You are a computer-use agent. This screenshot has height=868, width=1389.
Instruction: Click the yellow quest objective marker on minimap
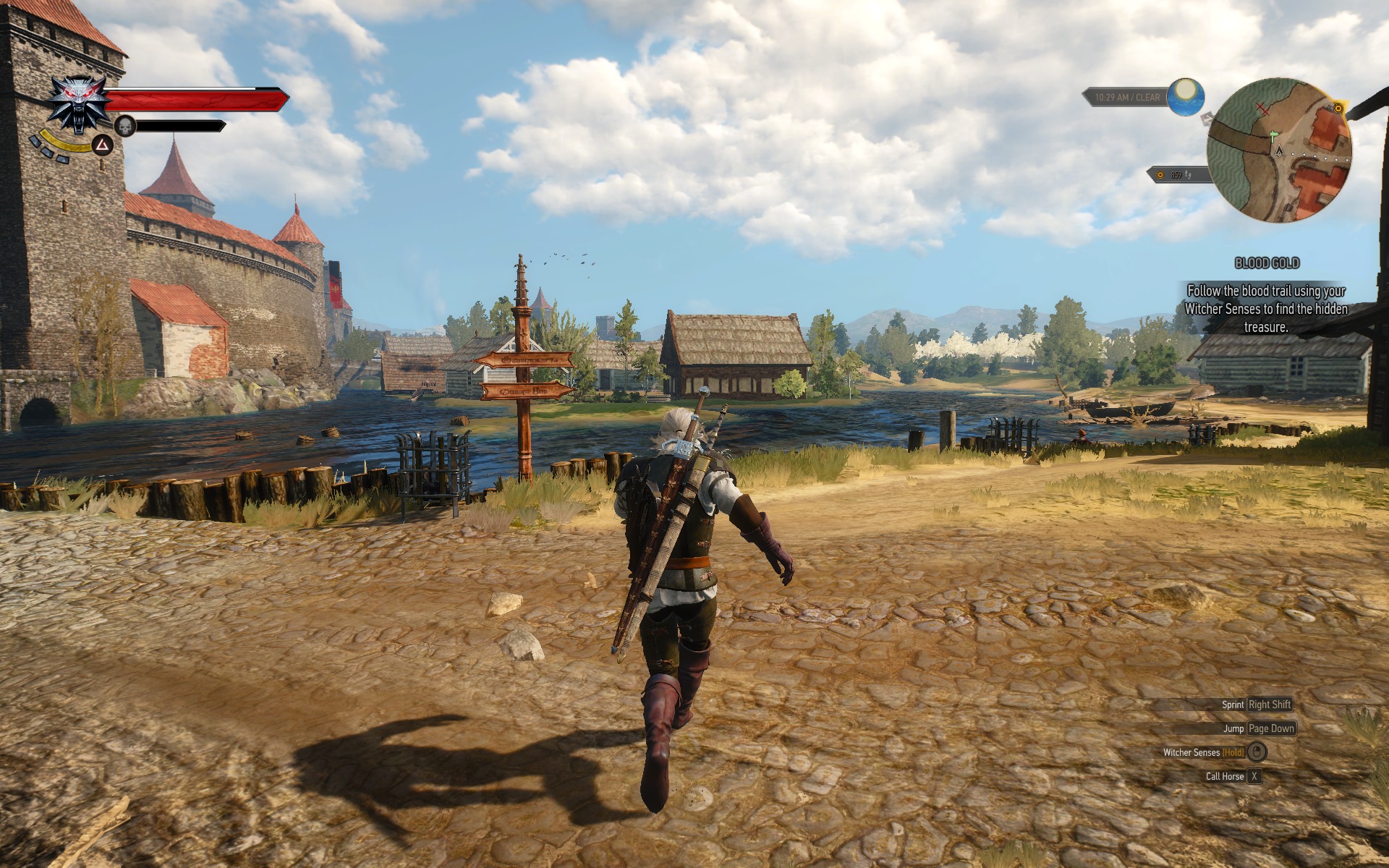tap(1338, 109)
